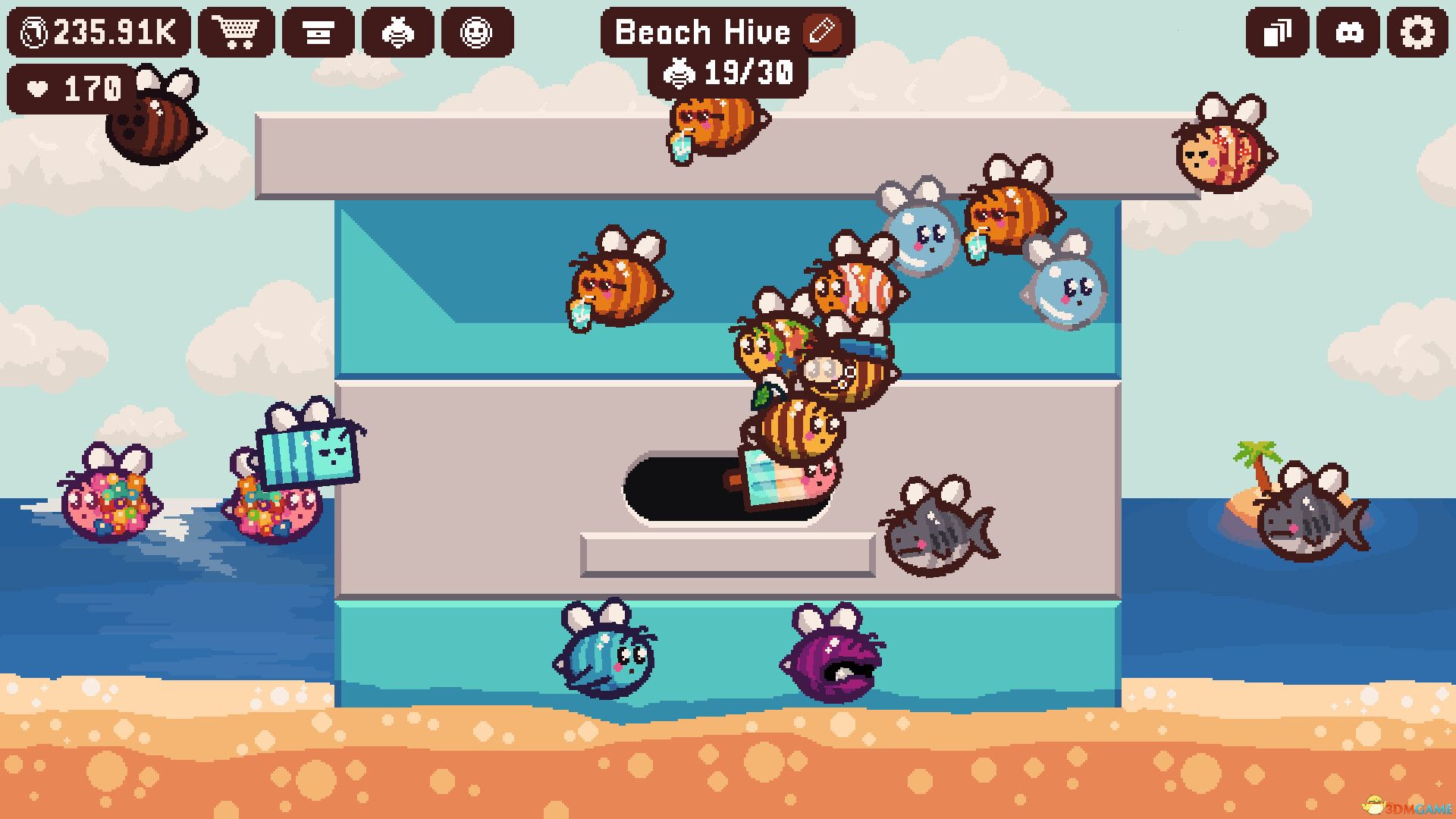Select the purple angry fish bee at bottom

pos(834,664)
